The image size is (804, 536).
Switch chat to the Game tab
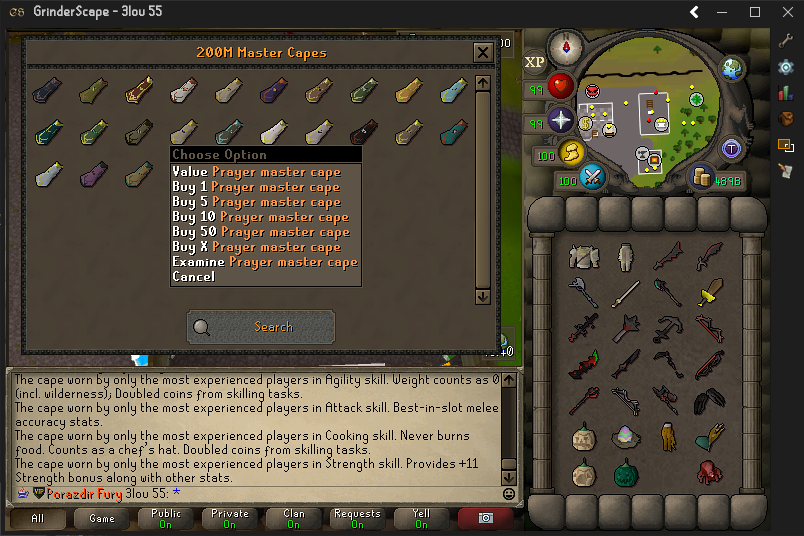[x=102, y=519]
